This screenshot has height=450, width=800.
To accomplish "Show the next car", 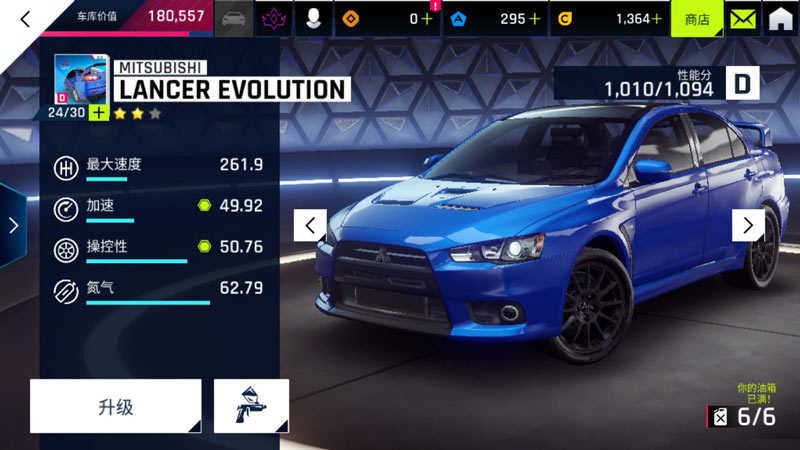I will pos(748,225).
